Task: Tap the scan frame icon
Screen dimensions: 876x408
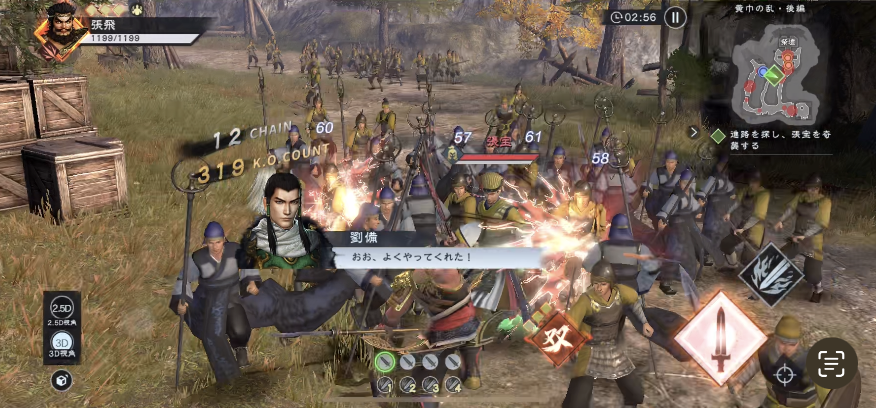Action: [x=832, y=363]
